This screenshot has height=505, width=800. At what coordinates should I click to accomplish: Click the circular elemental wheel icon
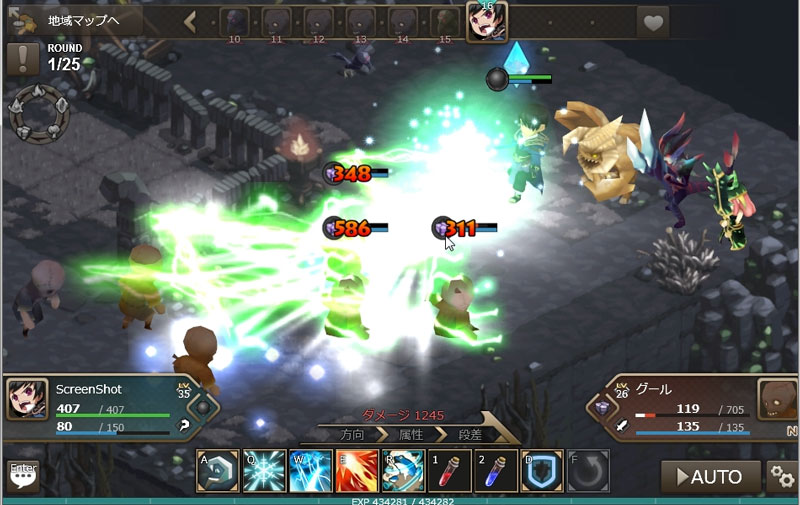pyautogui.click(x=40, y=113)
